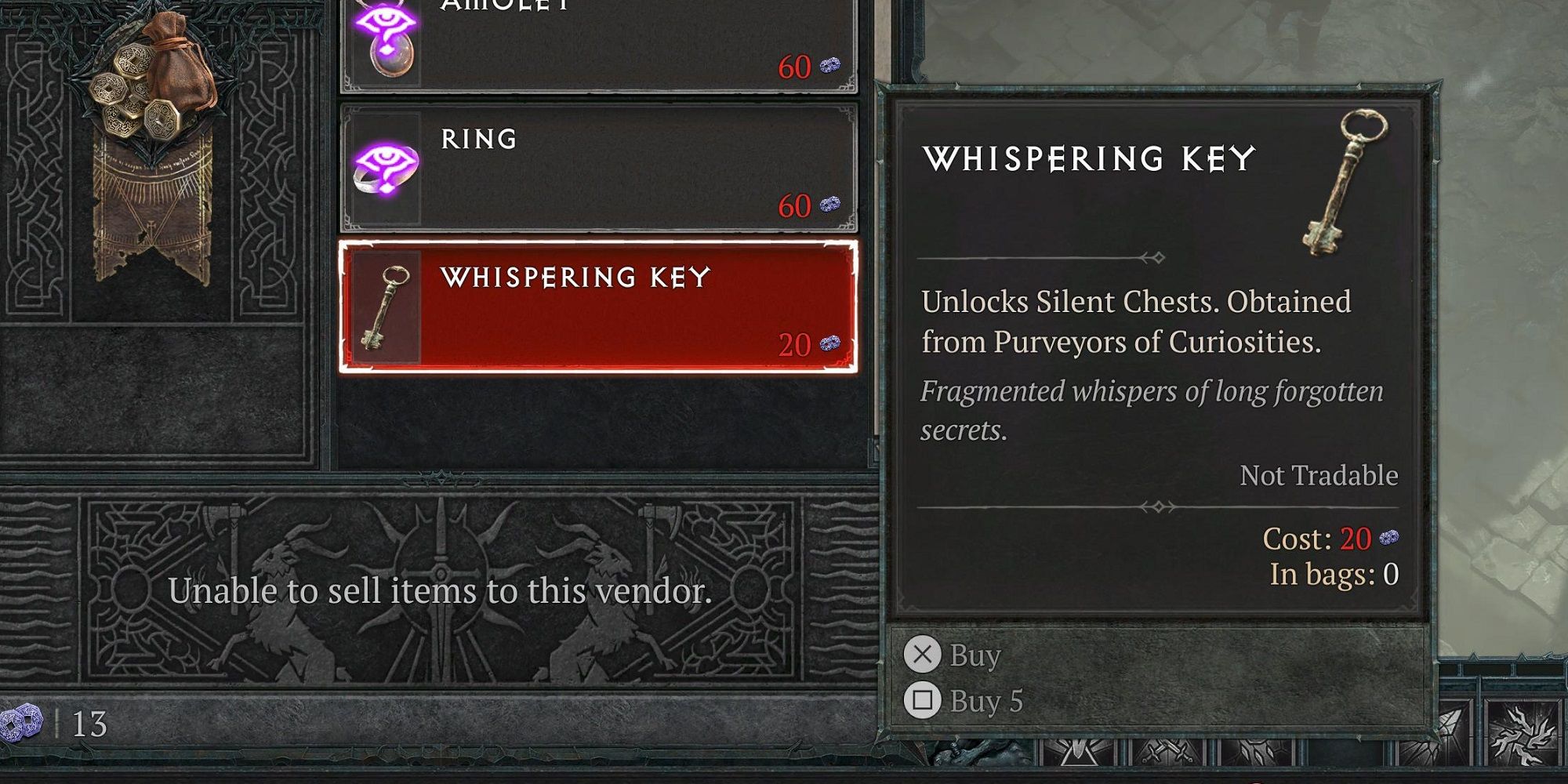Choose the Ring vendor entry
Viewport: 1568px width, 784px height.
597,169
